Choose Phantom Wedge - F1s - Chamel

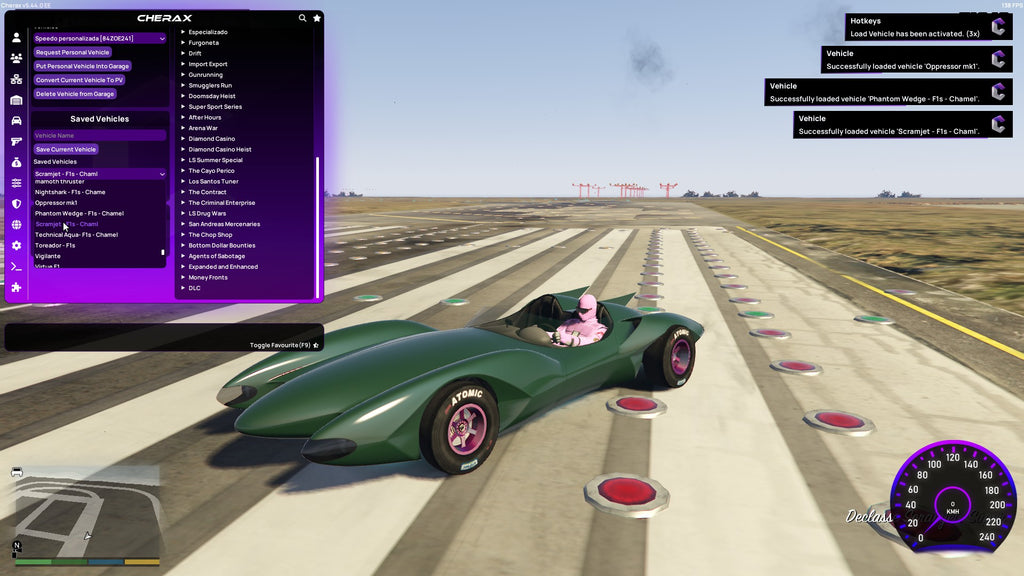tap(79, 213)
